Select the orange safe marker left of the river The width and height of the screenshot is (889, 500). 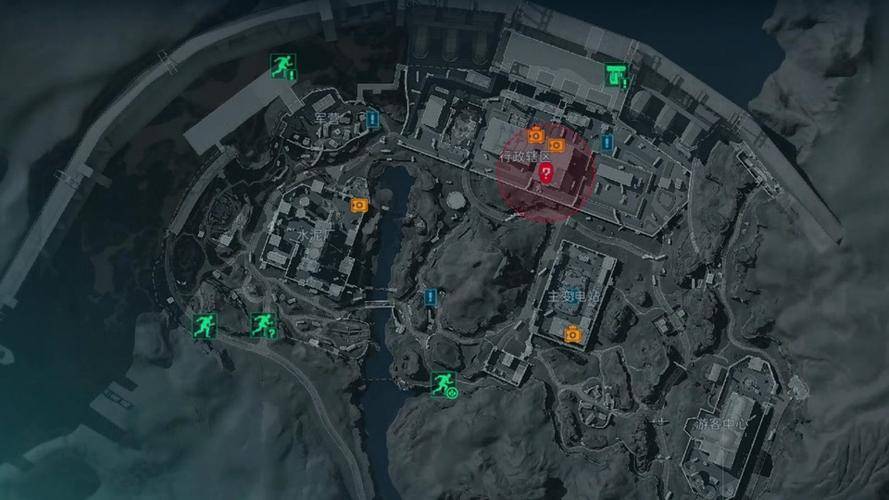(359, 204)
